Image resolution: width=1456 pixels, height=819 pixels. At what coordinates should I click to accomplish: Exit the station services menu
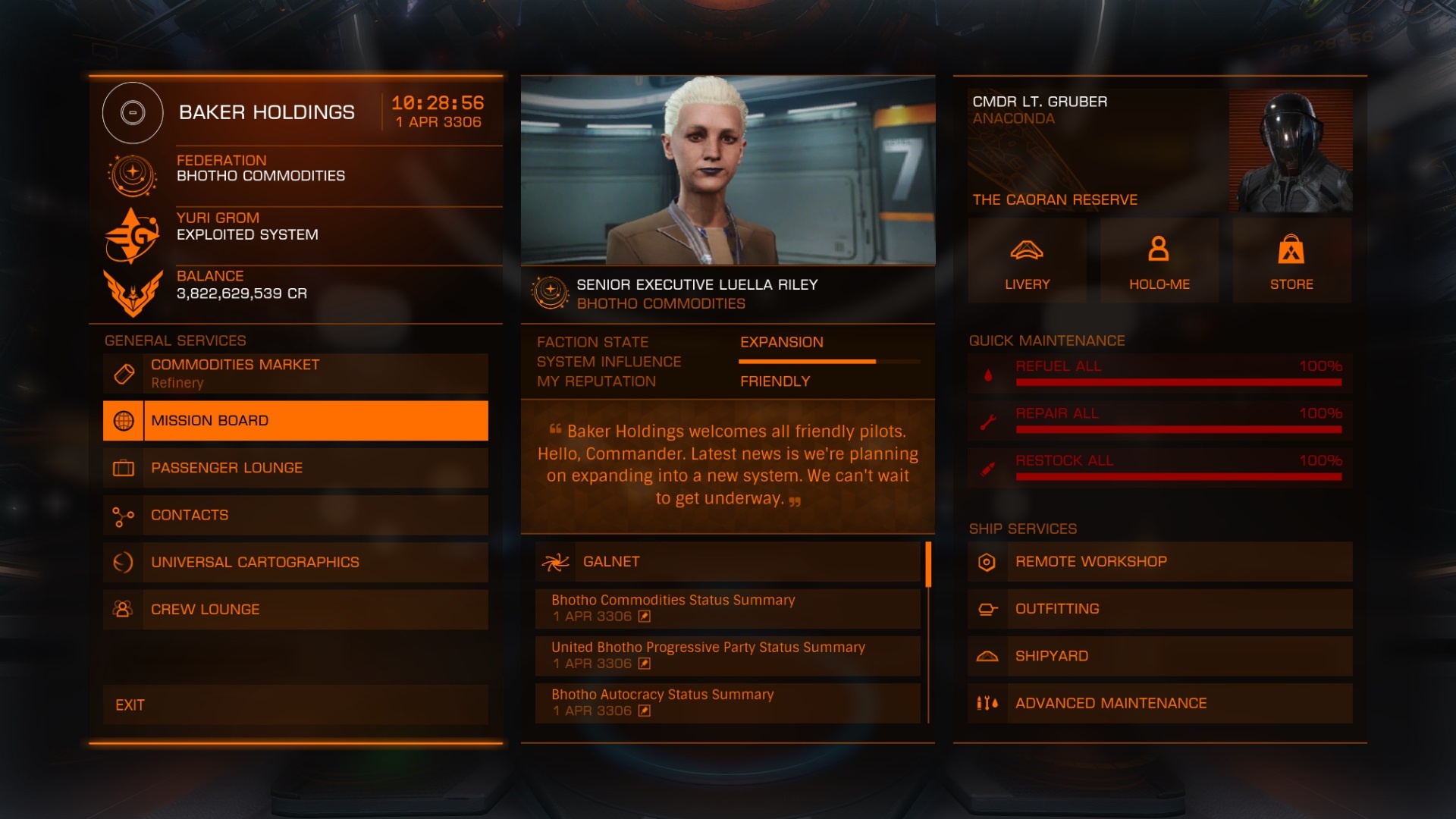point(296,704)
